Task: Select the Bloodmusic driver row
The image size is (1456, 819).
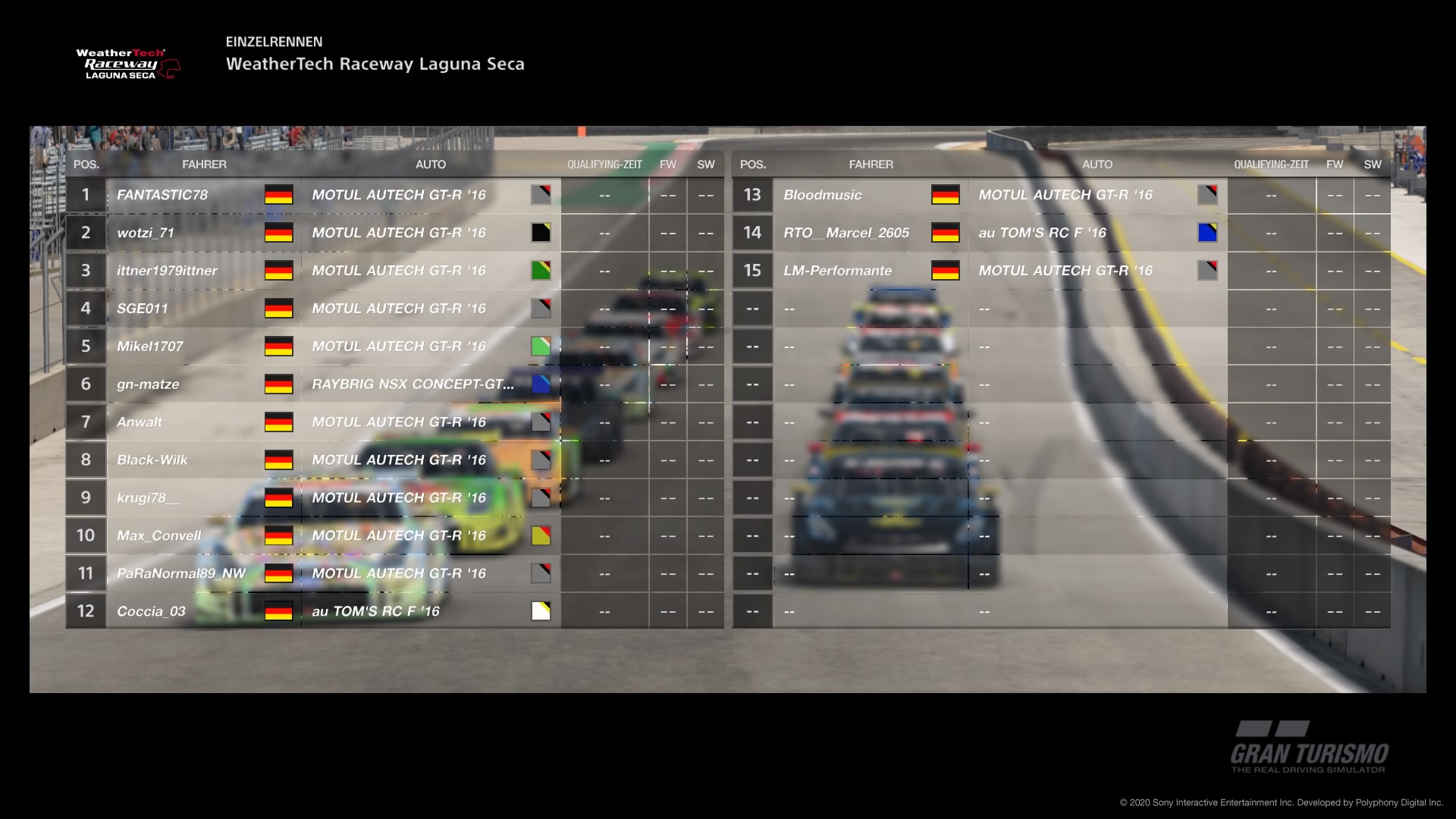Action: coord(823,195)
